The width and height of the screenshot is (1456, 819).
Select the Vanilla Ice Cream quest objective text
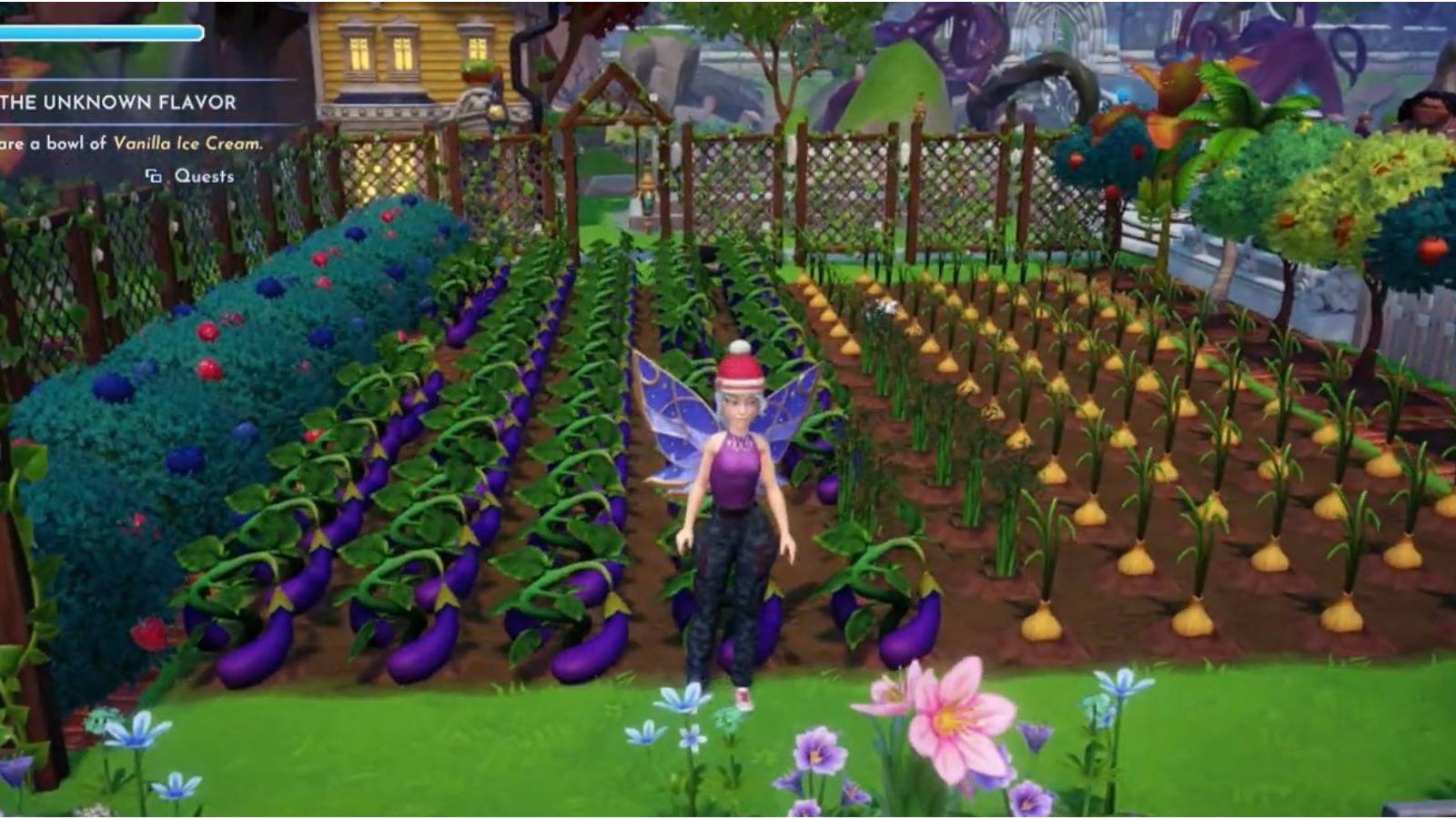[187, 143]
